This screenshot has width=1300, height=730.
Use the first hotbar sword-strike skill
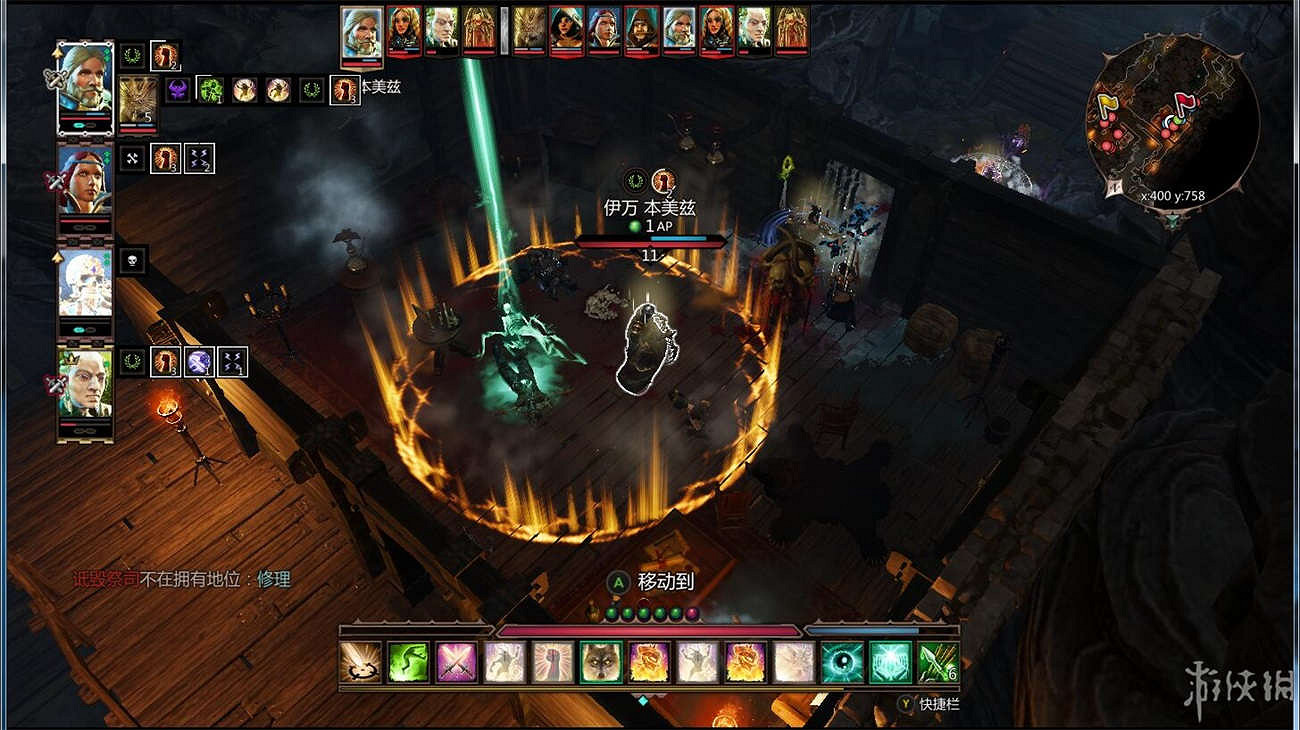[x=360, y=662]
